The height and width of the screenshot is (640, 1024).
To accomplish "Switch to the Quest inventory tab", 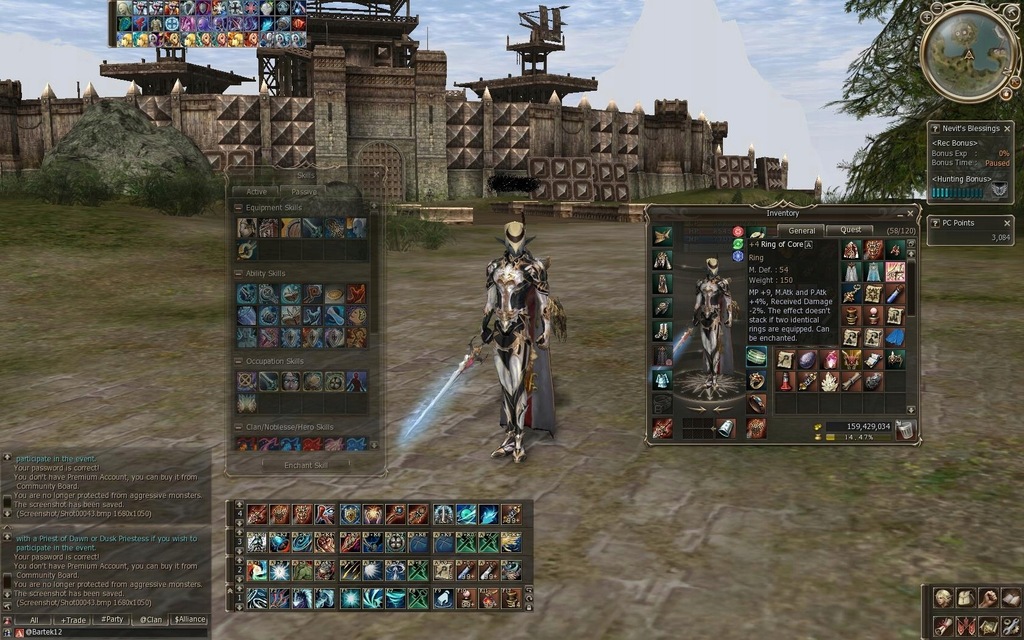I will click(849, 230).
